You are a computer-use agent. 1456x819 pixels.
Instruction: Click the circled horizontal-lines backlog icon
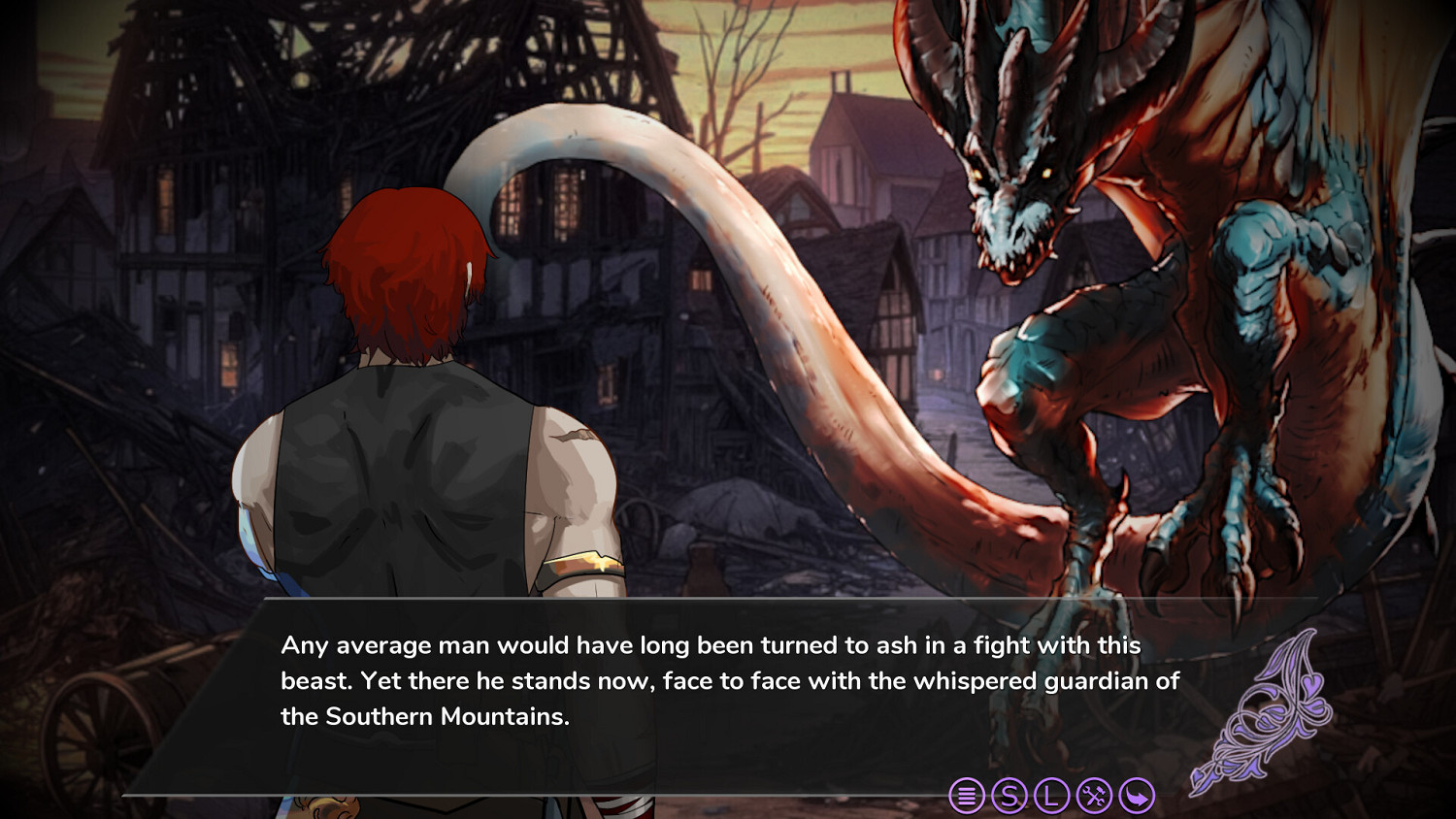966,796
